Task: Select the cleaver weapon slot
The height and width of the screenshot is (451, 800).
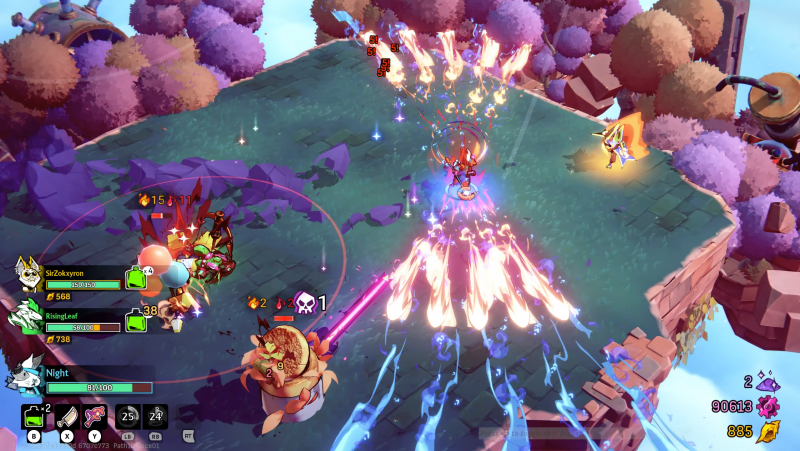Action: point(66,416)
